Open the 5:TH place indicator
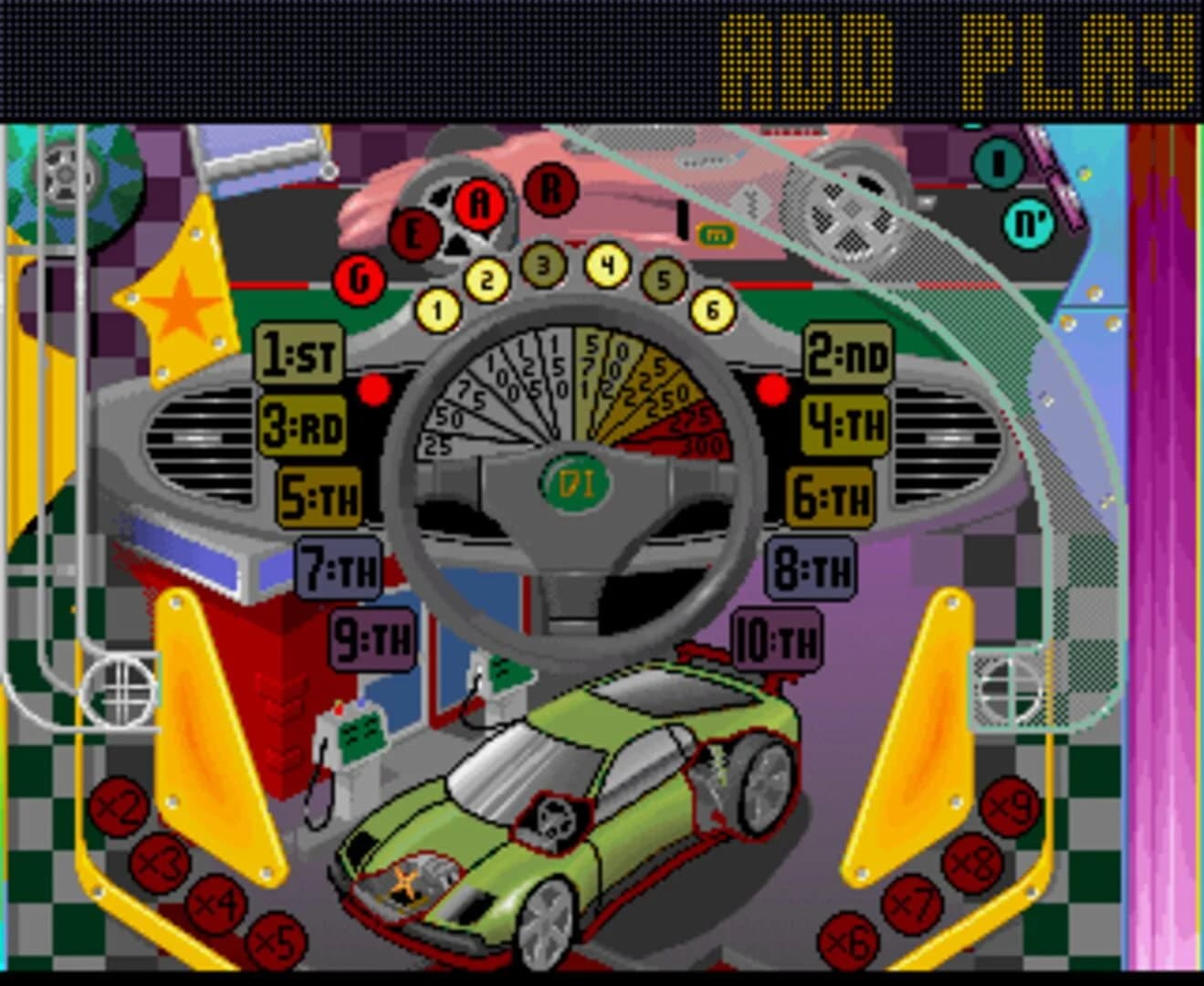Screen dimensions: 1204x986 click(x=319, y=498)
